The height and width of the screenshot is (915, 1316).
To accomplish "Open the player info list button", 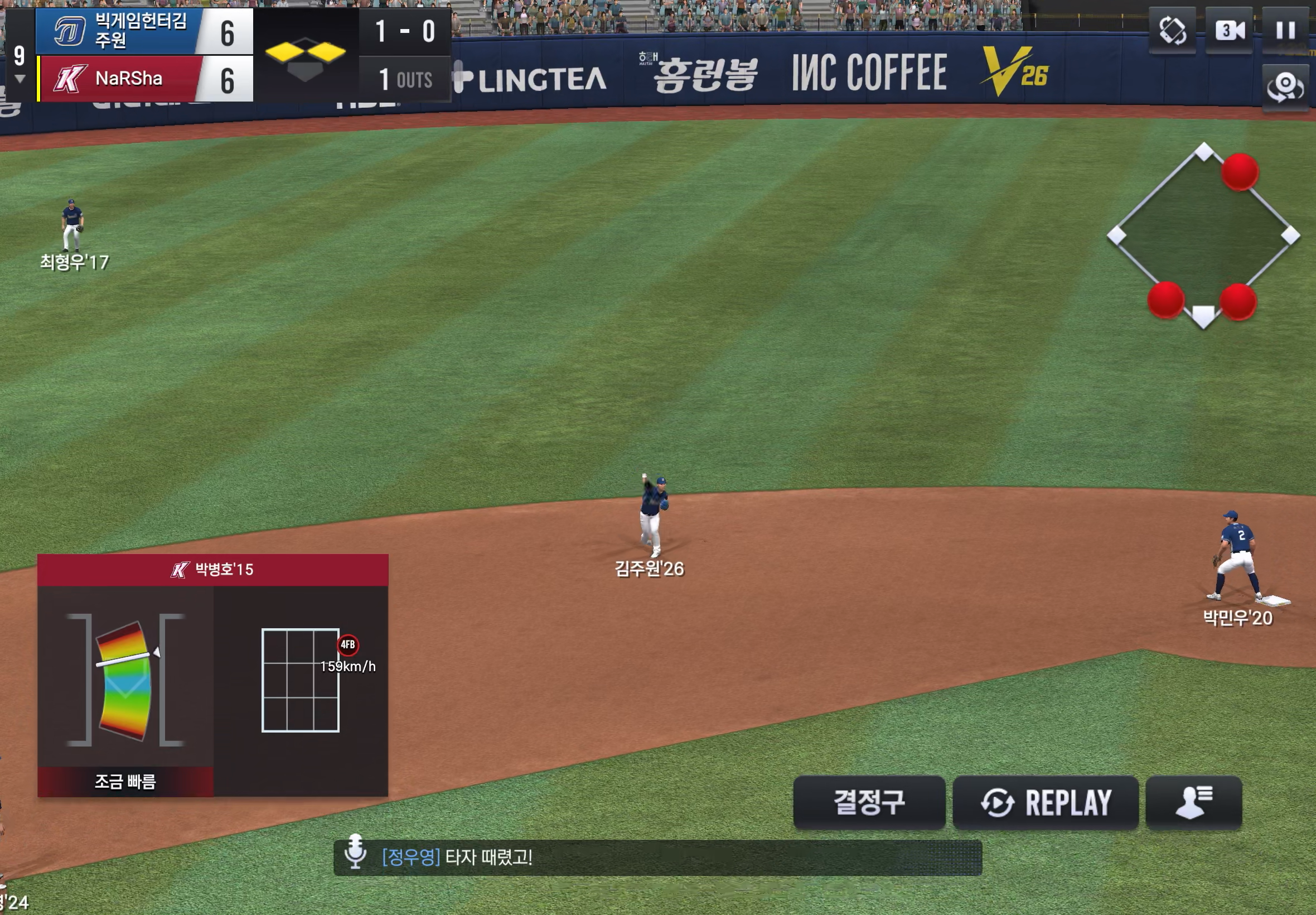I will point(1193,802).
